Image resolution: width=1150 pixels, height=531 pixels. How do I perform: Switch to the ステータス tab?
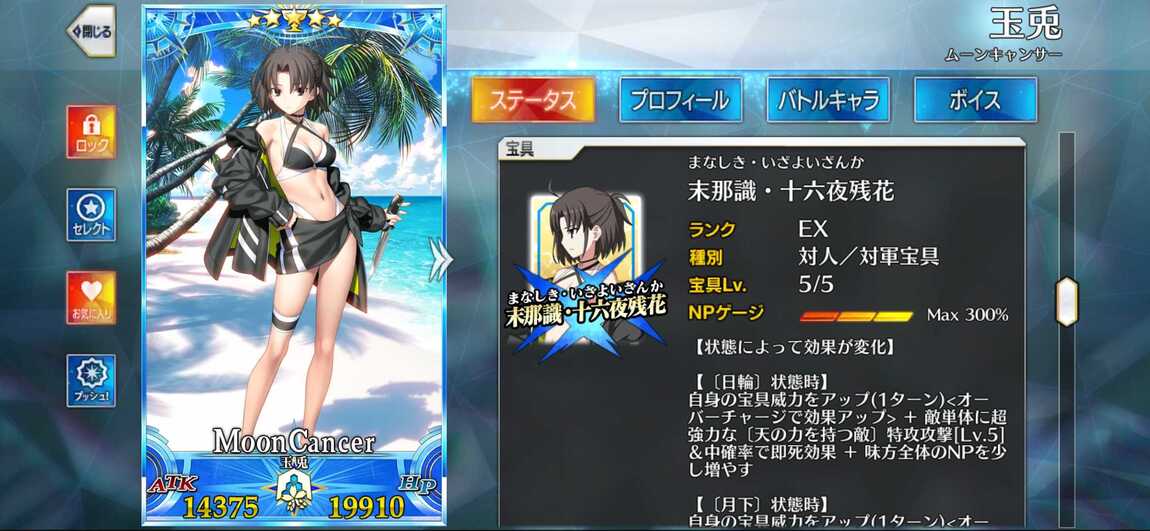click(x=533, y=100)
